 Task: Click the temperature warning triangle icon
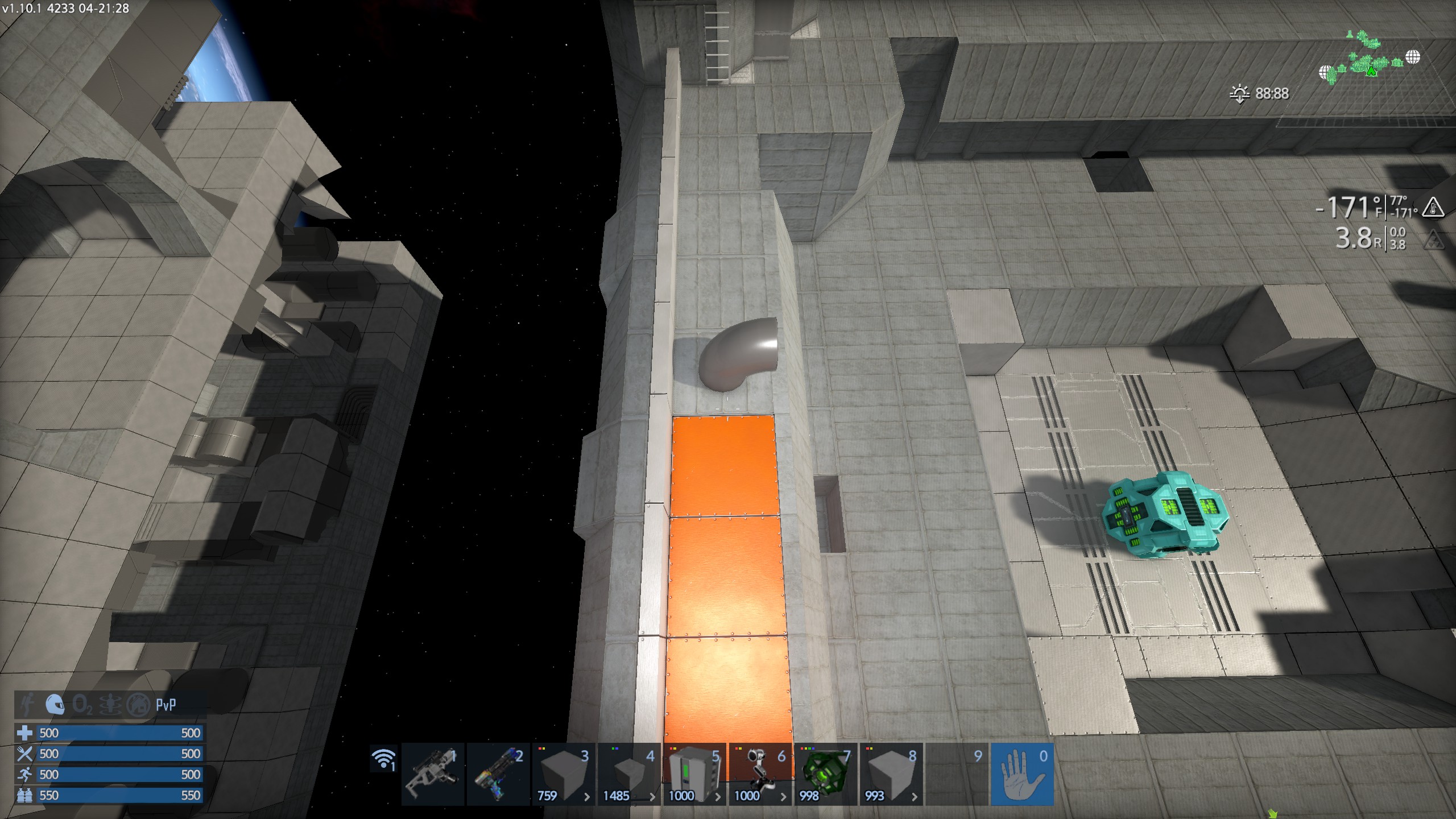pos(1433,208)
